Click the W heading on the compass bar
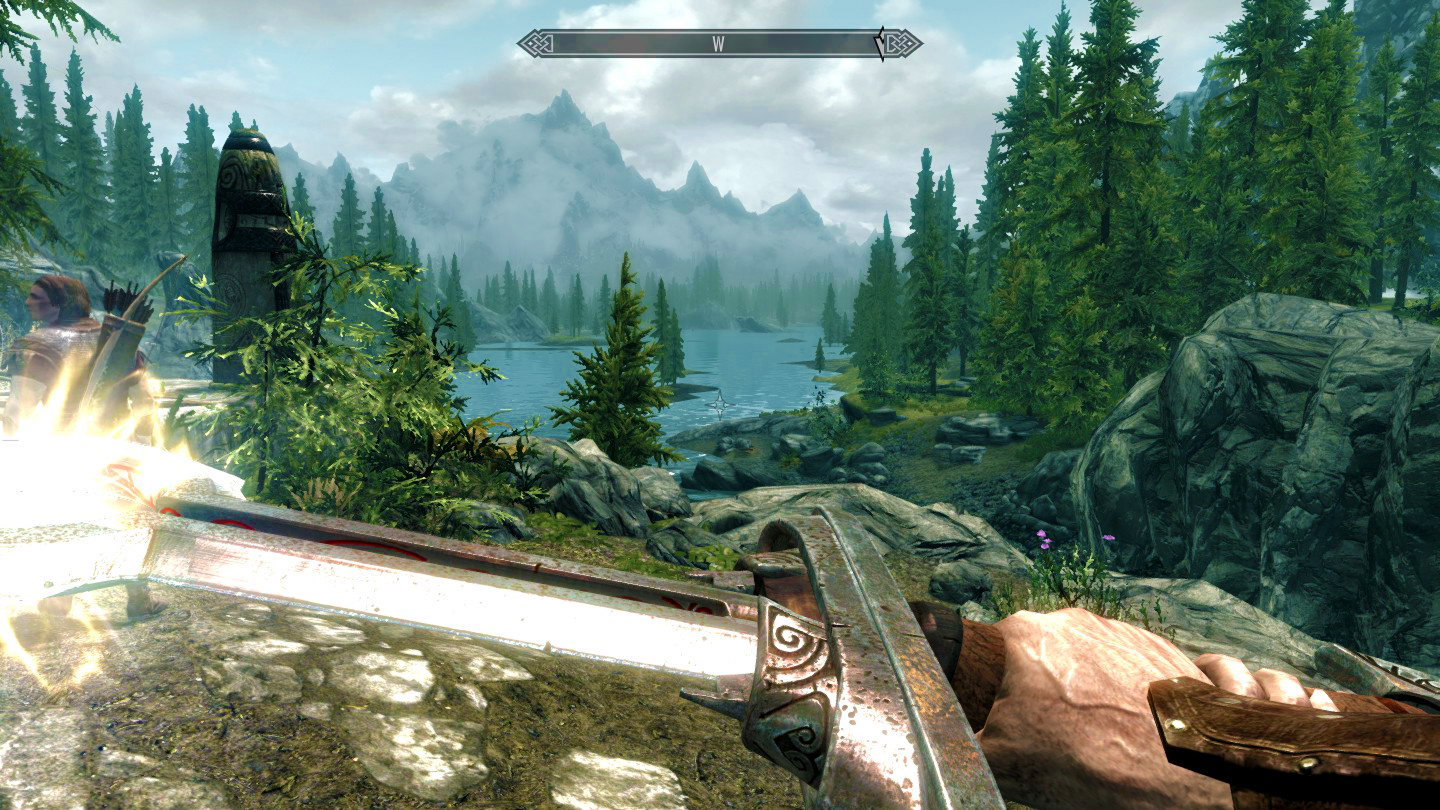This screenshot has height=810, width=1440. (x=718, y=43)
